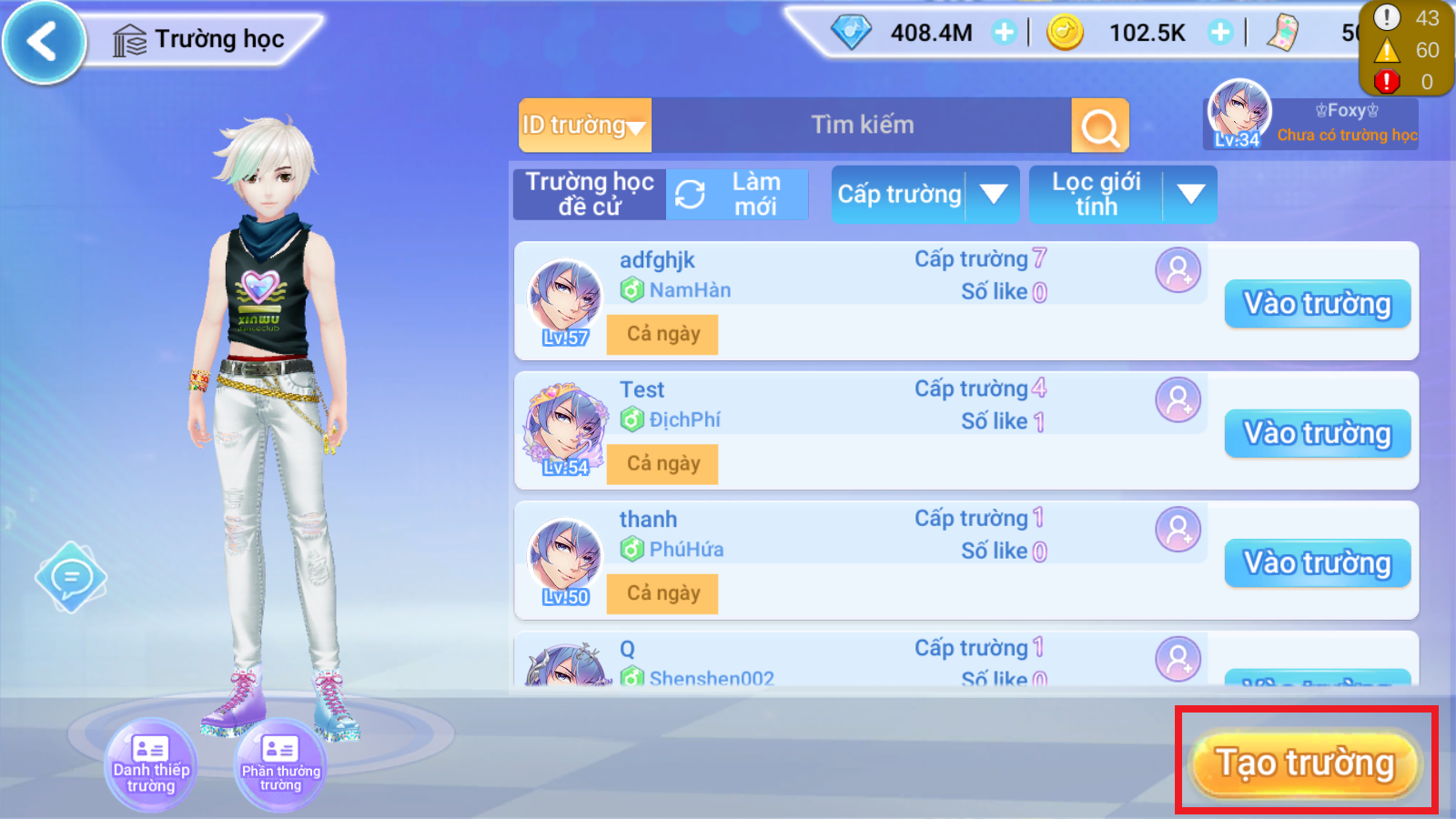Join the Test school via Vào trường

tap(1317, 434)
